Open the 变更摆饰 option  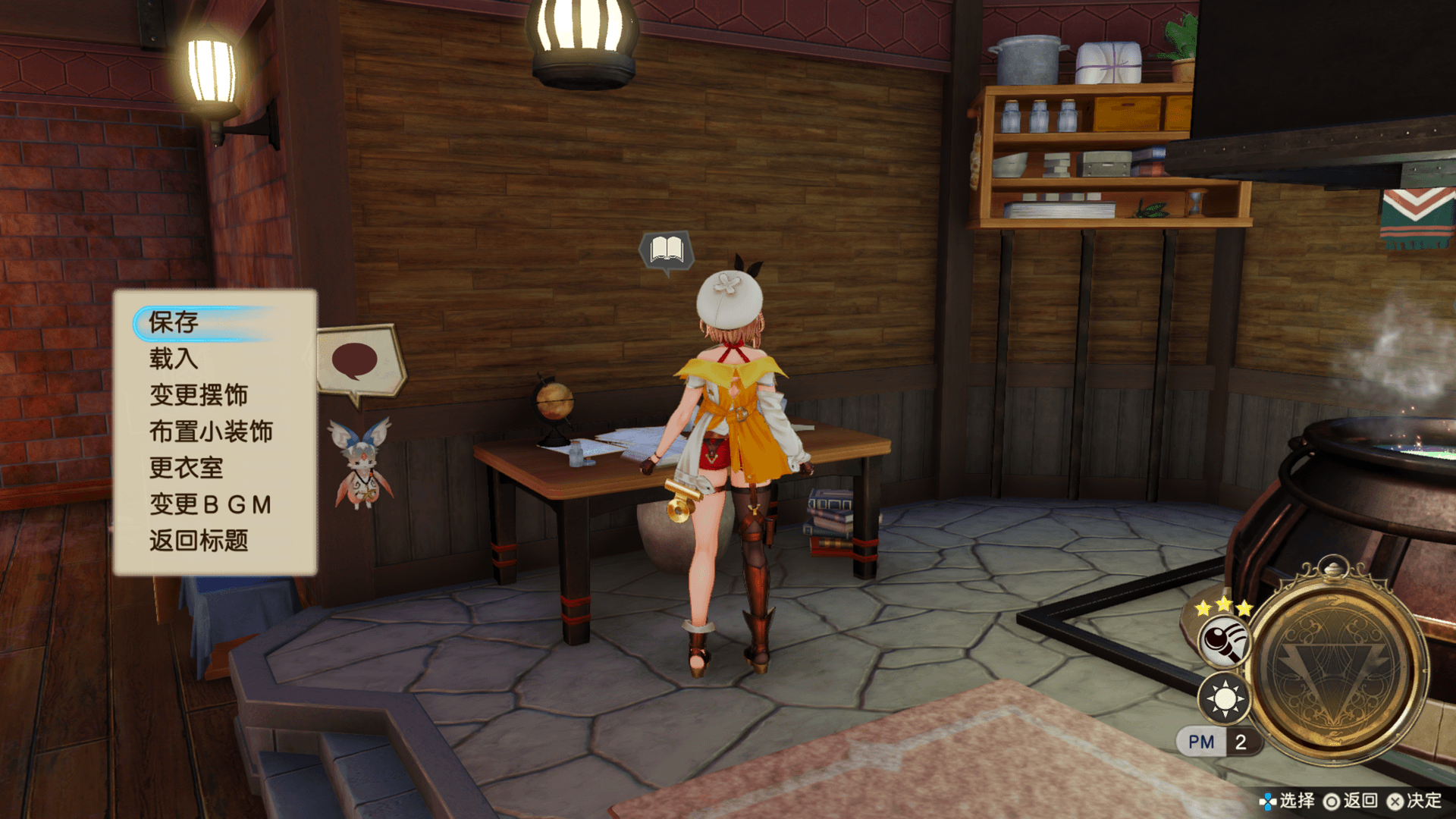[x=199, y=395]
